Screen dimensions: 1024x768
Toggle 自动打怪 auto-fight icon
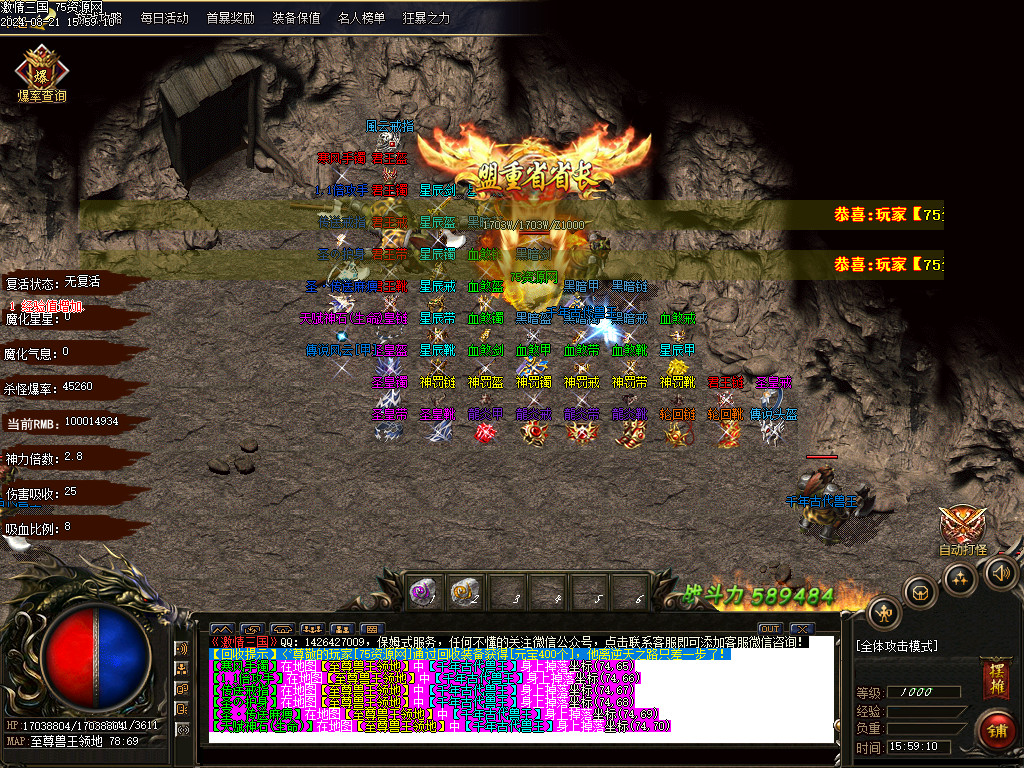tap(962, 530)
